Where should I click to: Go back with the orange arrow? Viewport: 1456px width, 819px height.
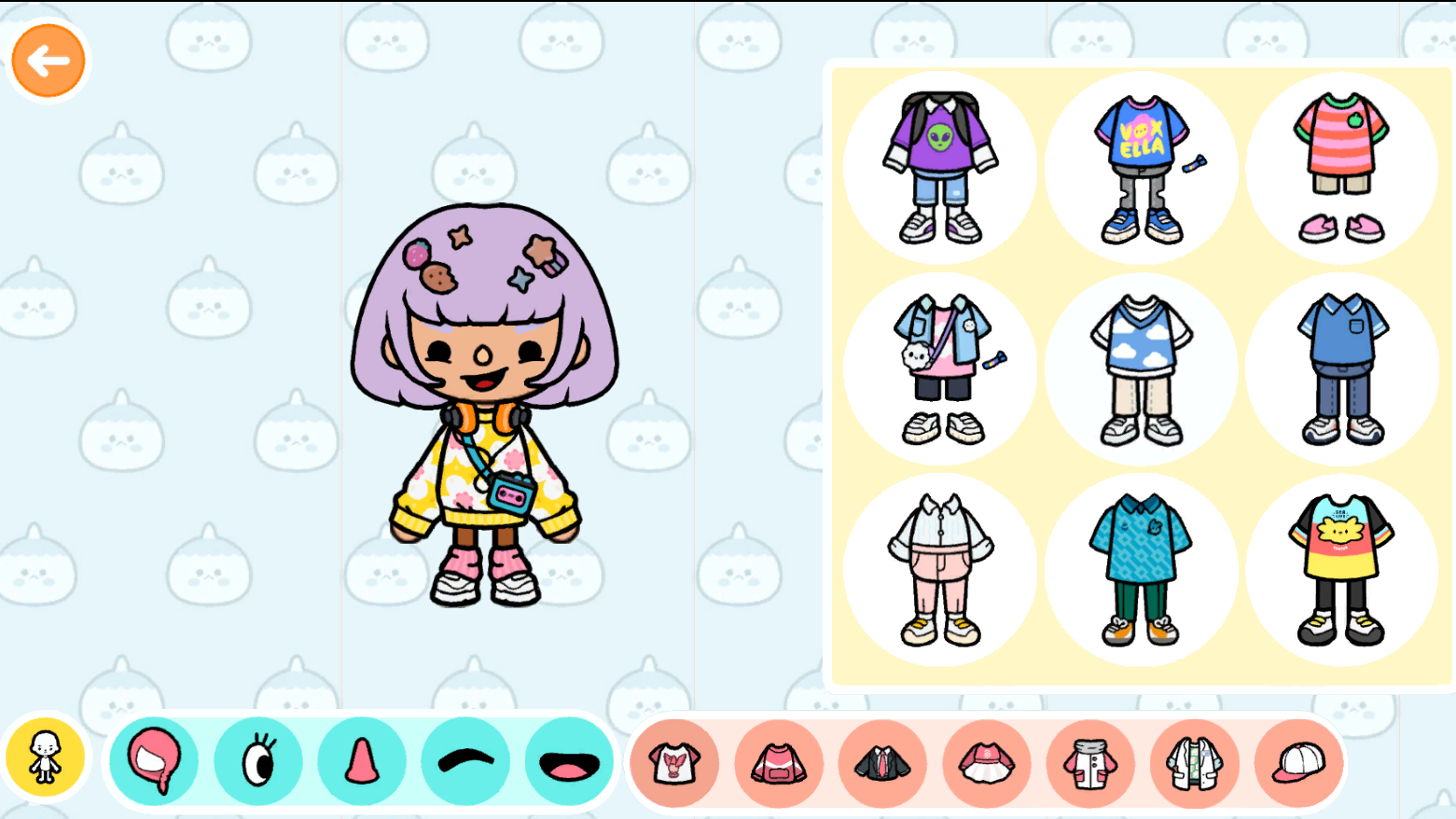48,59
